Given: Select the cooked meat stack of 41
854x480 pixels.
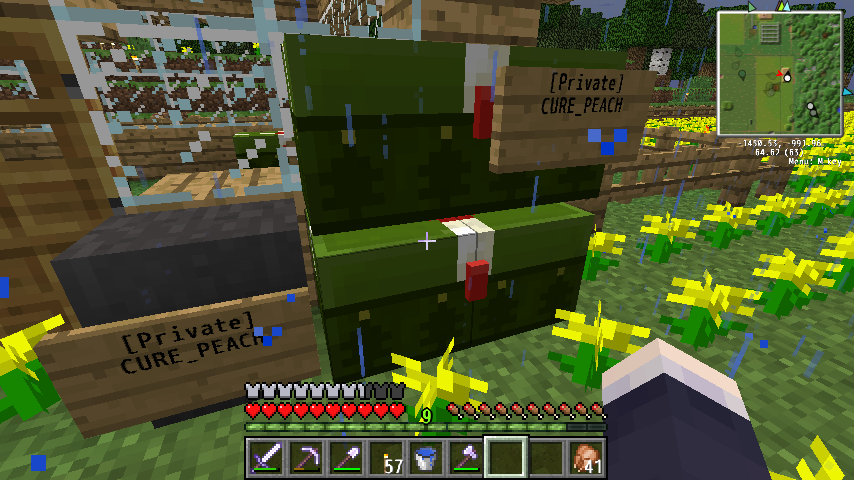Looking at the screenshot, I should pyautogui.click(x=585, y=458).
